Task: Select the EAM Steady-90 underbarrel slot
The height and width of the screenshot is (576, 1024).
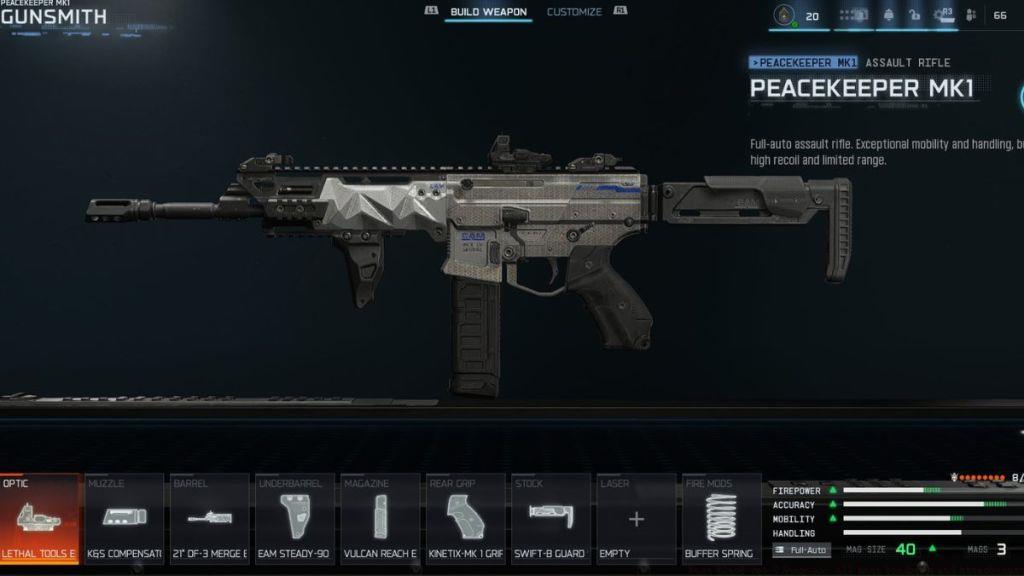Action: pyautogui.click(x=295, y=518)
